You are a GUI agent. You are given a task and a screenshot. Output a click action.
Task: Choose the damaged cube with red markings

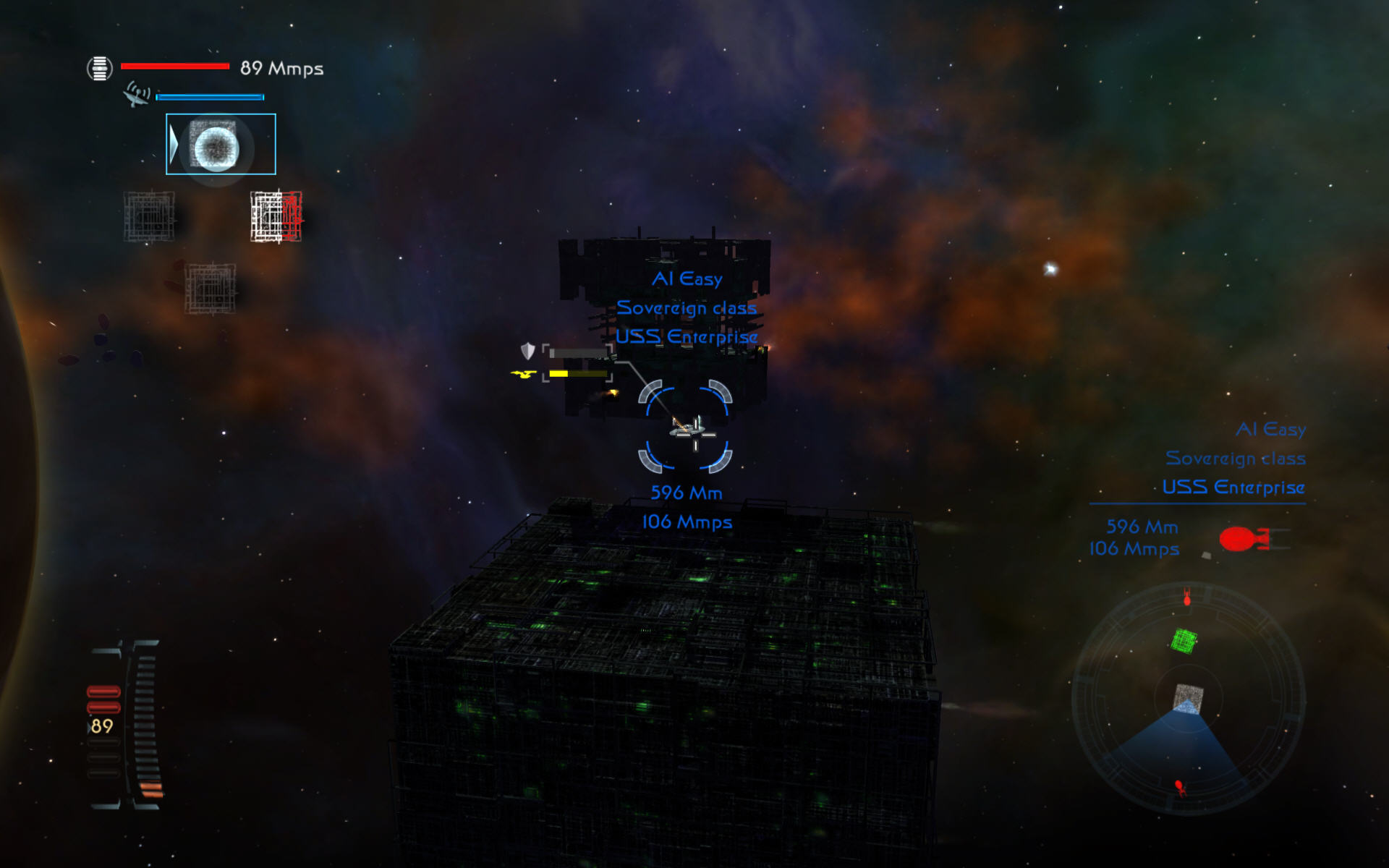276,216
